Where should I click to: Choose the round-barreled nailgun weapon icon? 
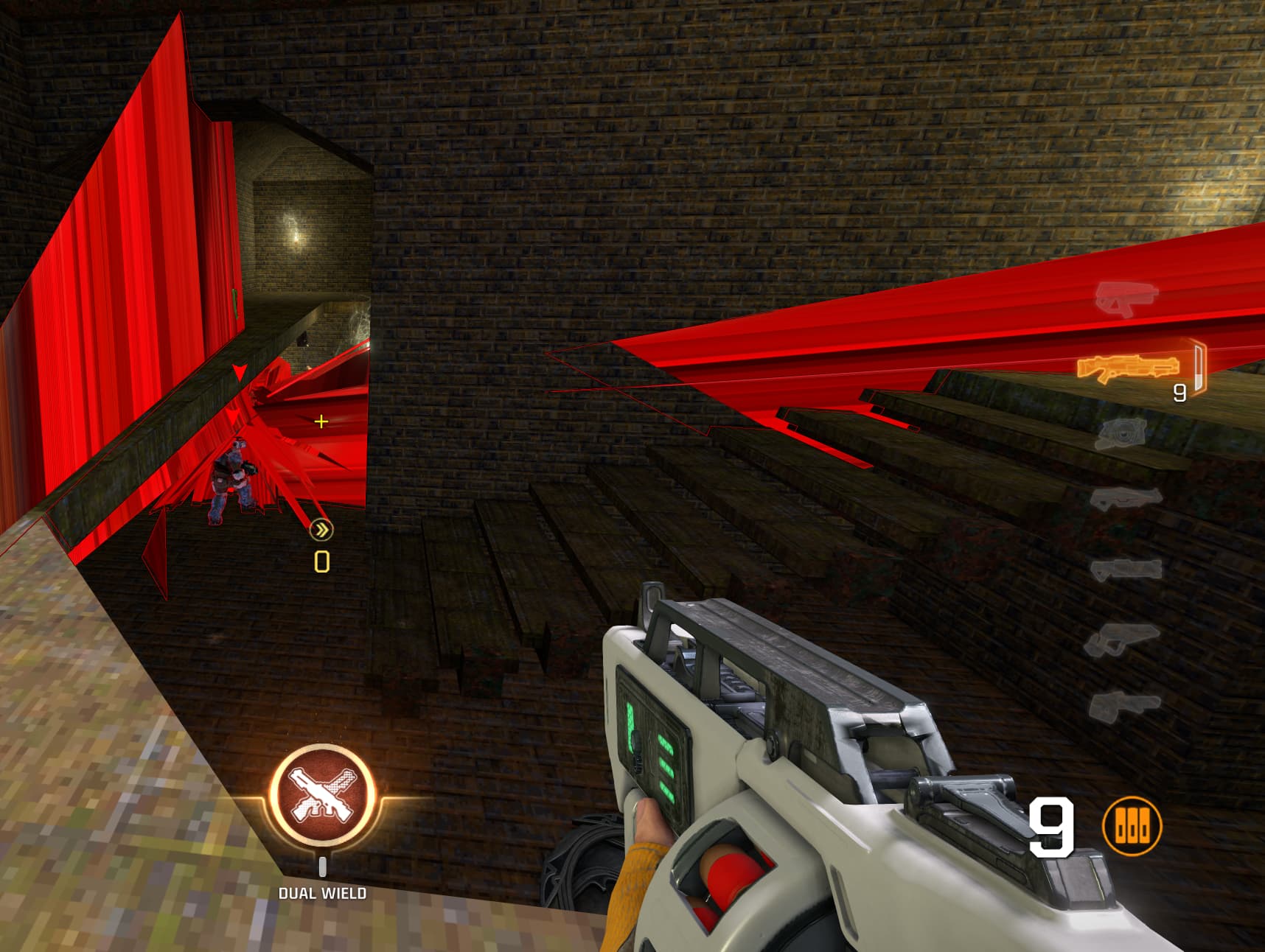(x=1121, y=433)
